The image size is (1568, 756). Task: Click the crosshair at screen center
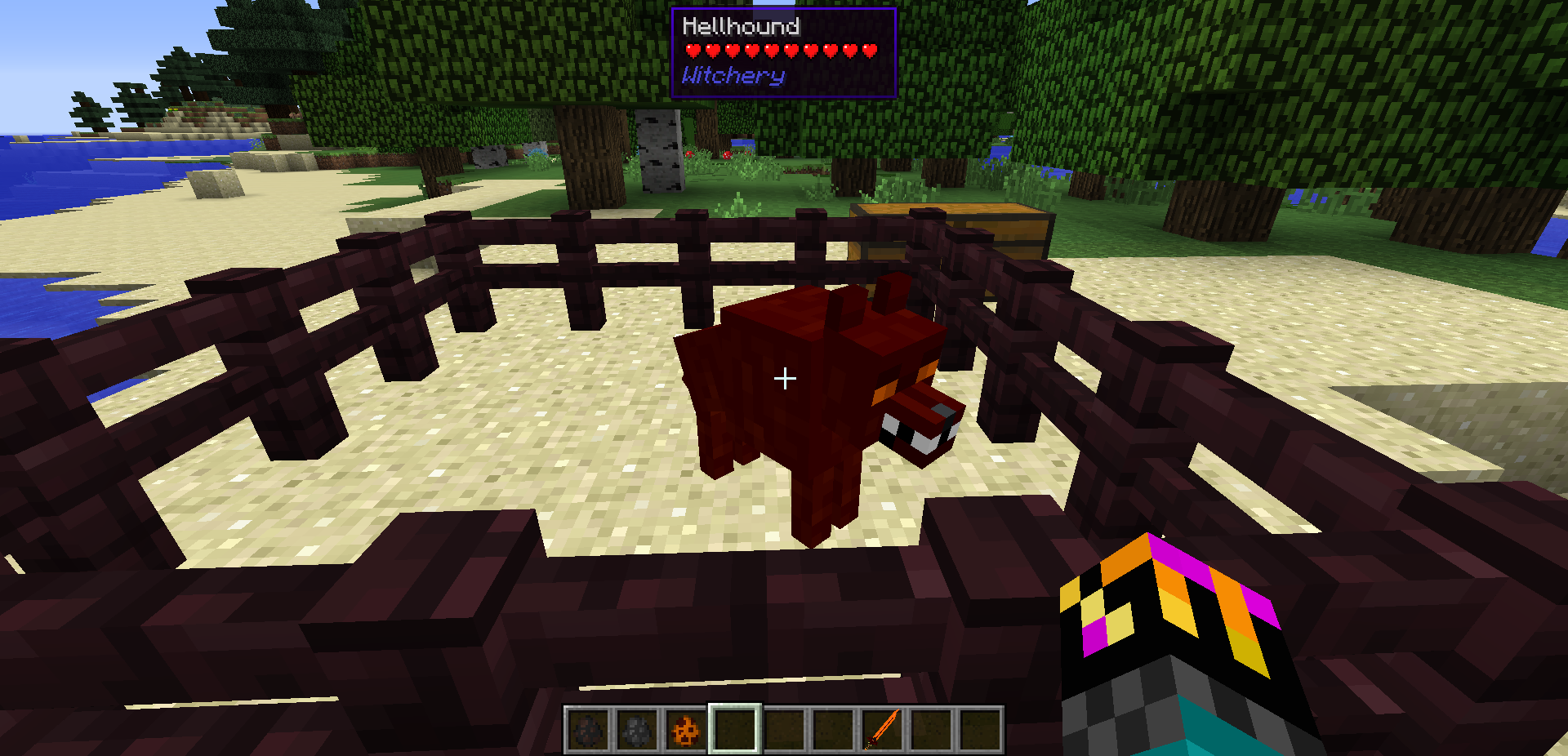point(784,377)
